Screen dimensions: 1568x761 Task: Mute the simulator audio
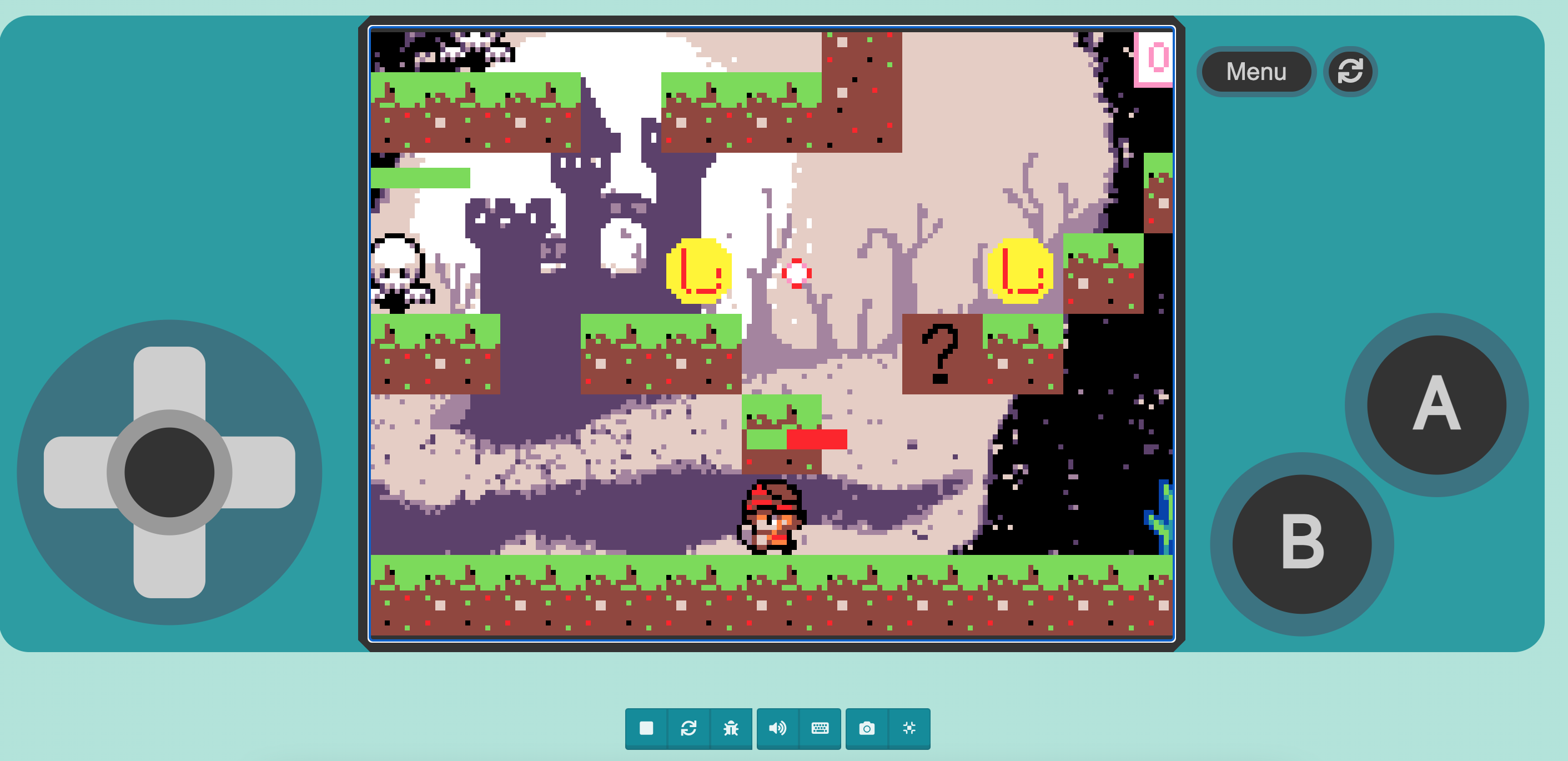(x=778, y=728)
